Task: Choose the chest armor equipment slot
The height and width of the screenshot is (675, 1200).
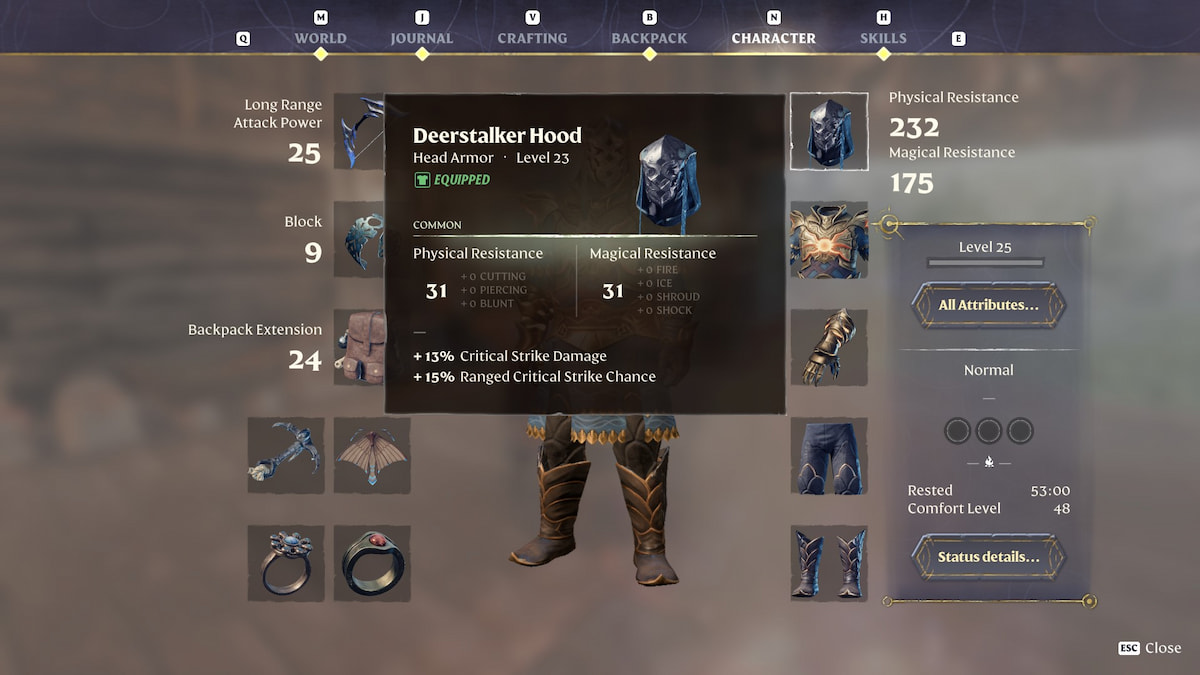Action: (828, 239)
